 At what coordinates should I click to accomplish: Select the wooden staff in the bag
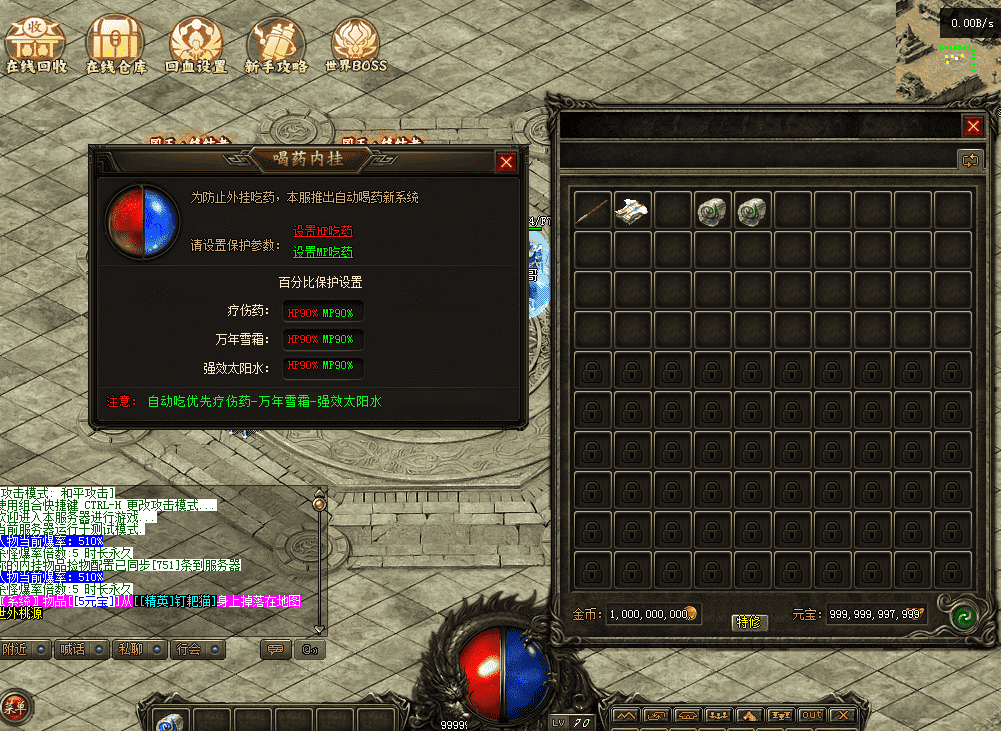[593, 210]
